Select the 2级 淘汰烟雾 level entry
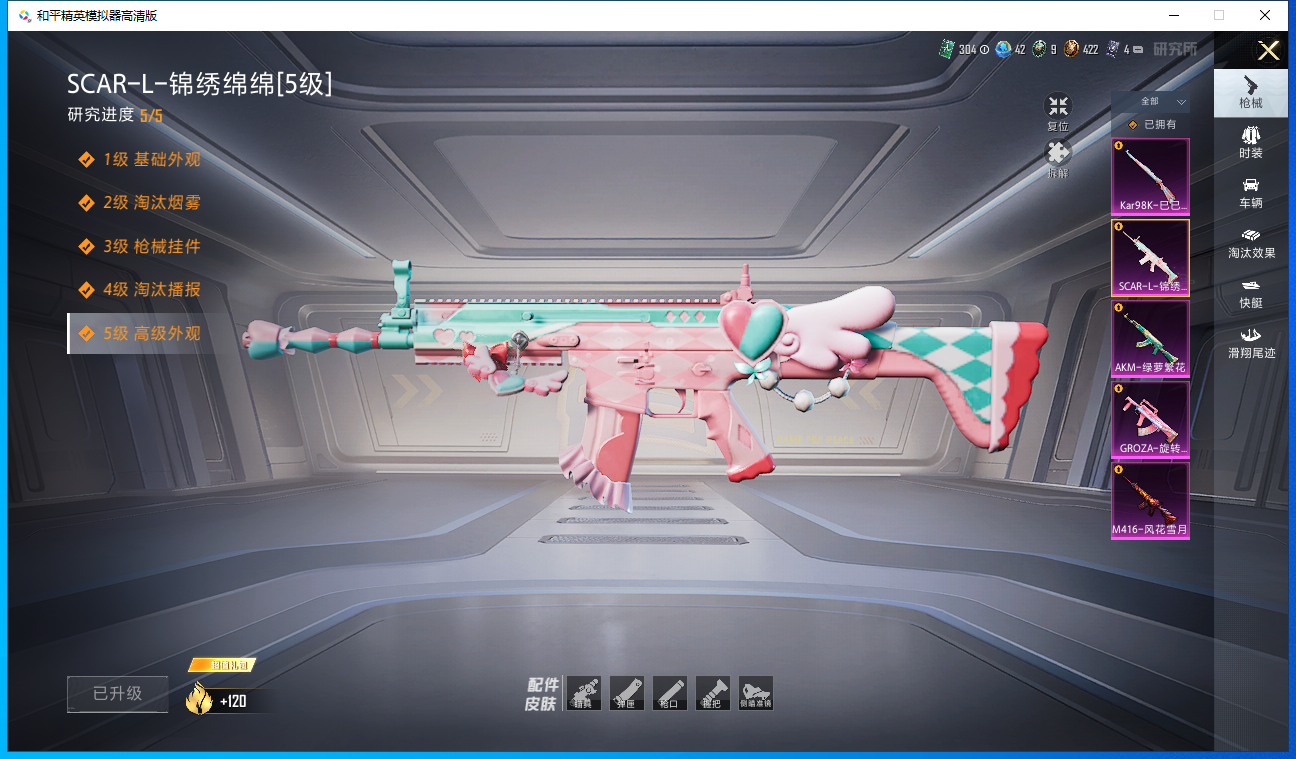 pyautogui.click(x=150, y=203)
